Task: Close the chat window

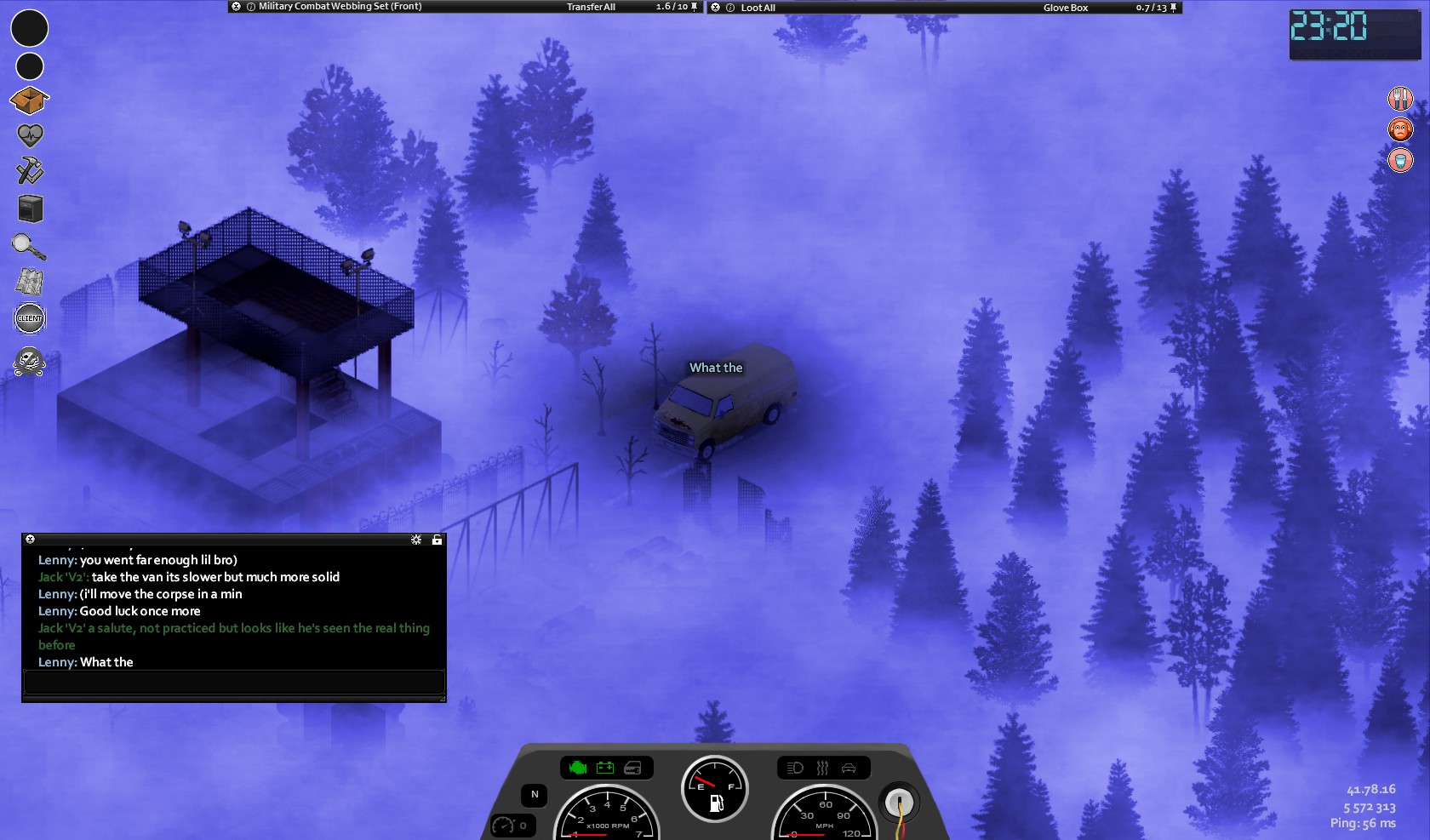Action: click(x=30, y=540)
